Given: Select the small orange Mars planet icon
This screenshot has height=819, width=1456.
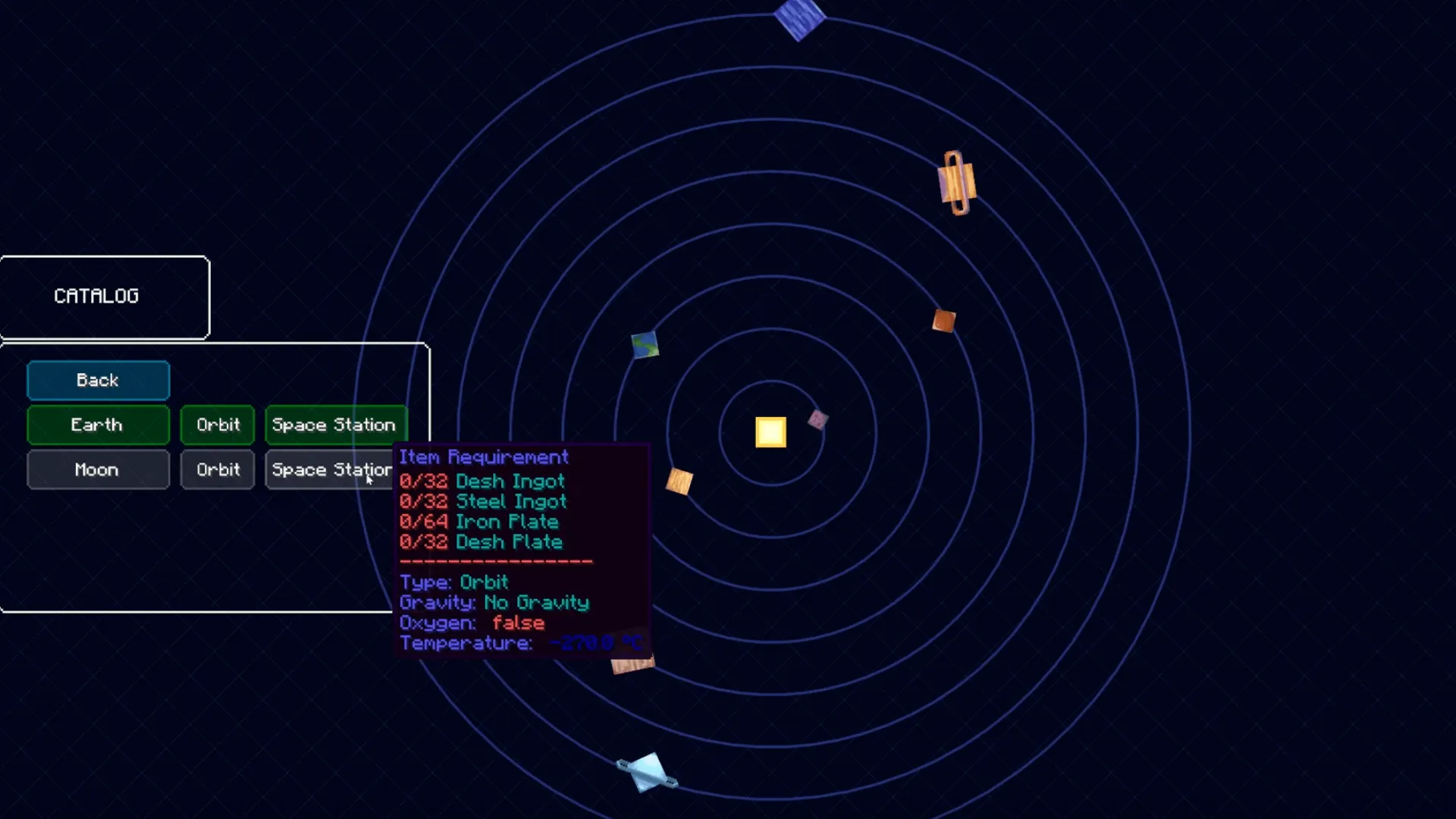Looking at the screenshot, I should pyautogui.click(x=944, y=321).
